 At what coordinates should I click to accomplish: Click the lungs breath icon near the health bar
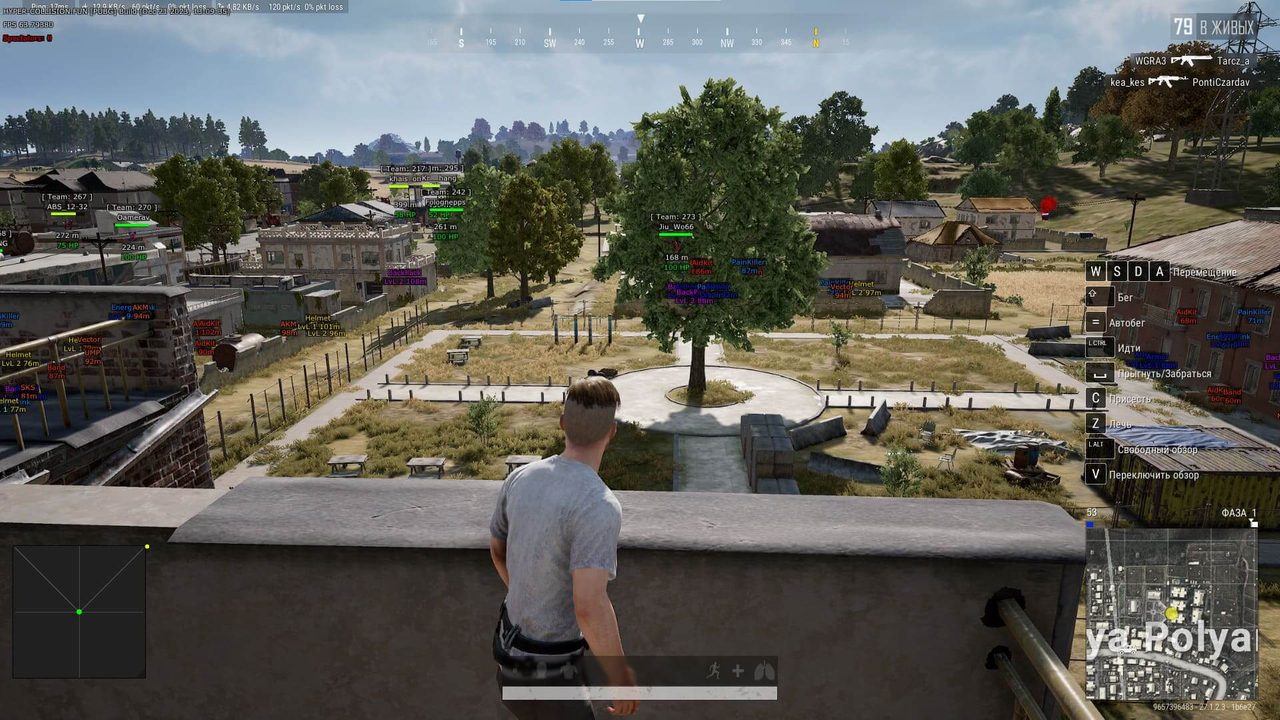[763, 671]
